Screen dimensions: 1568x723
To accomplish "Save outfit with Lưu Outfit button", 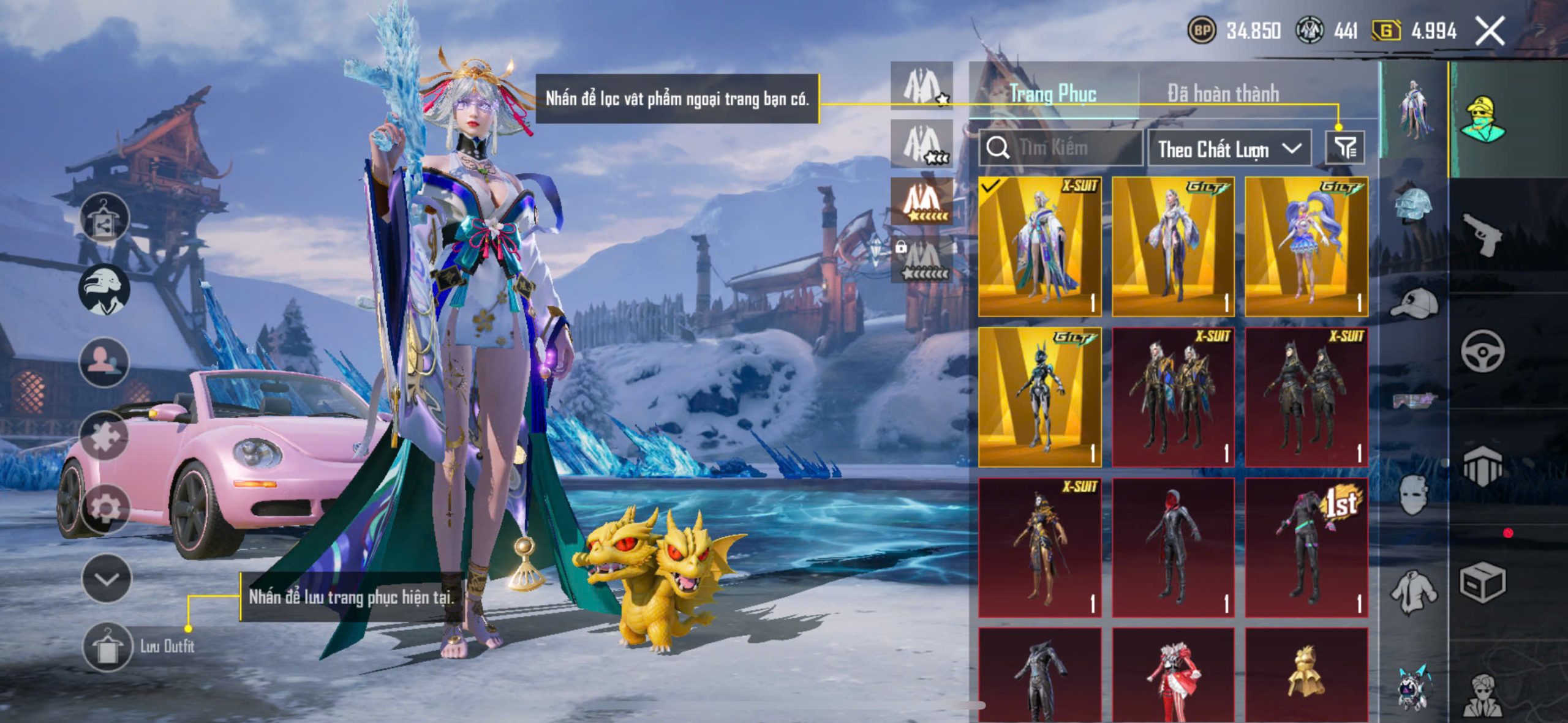I will [108, 646].
